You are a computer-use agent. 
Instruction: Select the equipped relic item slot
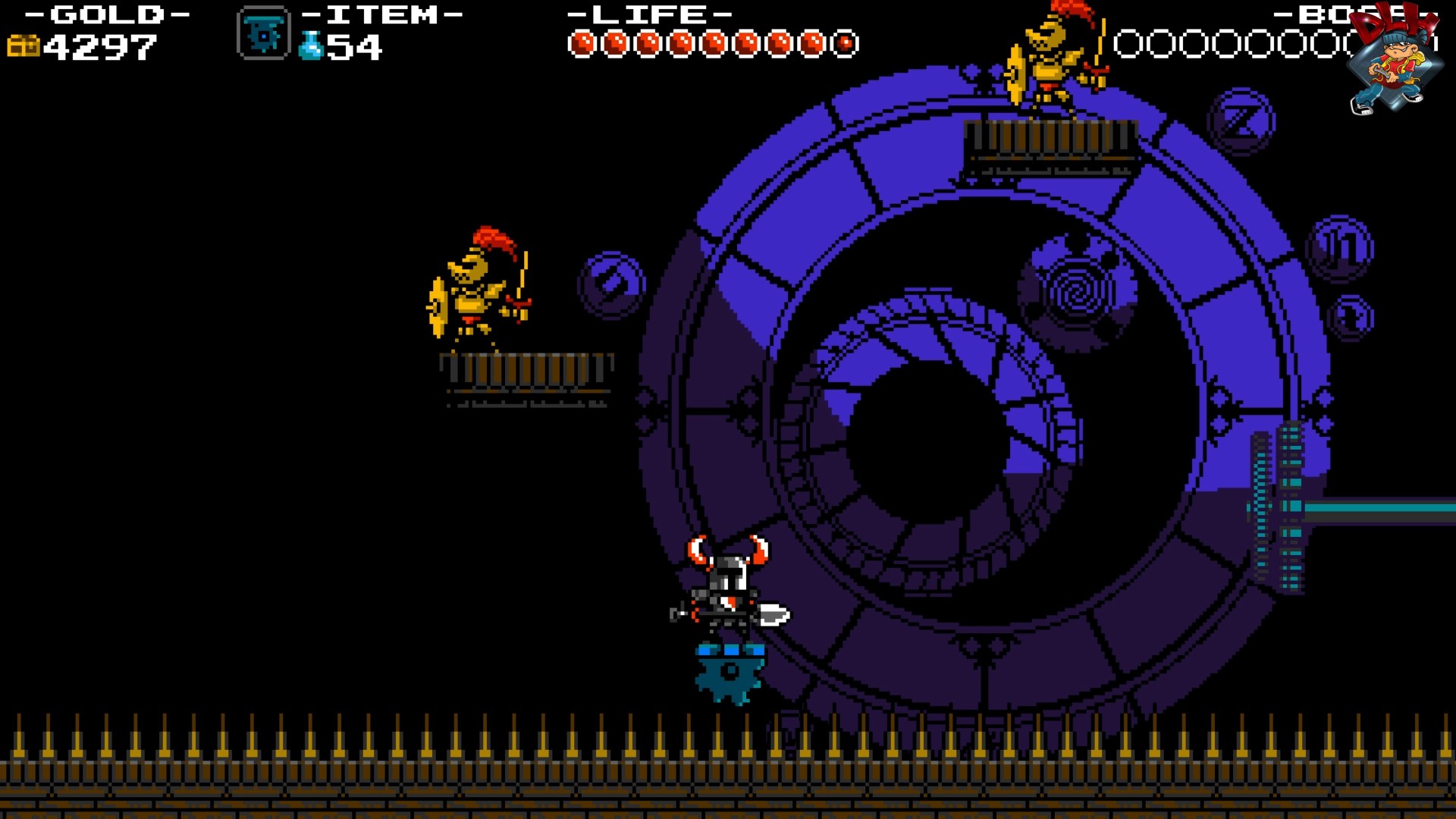tap(263, 34)
